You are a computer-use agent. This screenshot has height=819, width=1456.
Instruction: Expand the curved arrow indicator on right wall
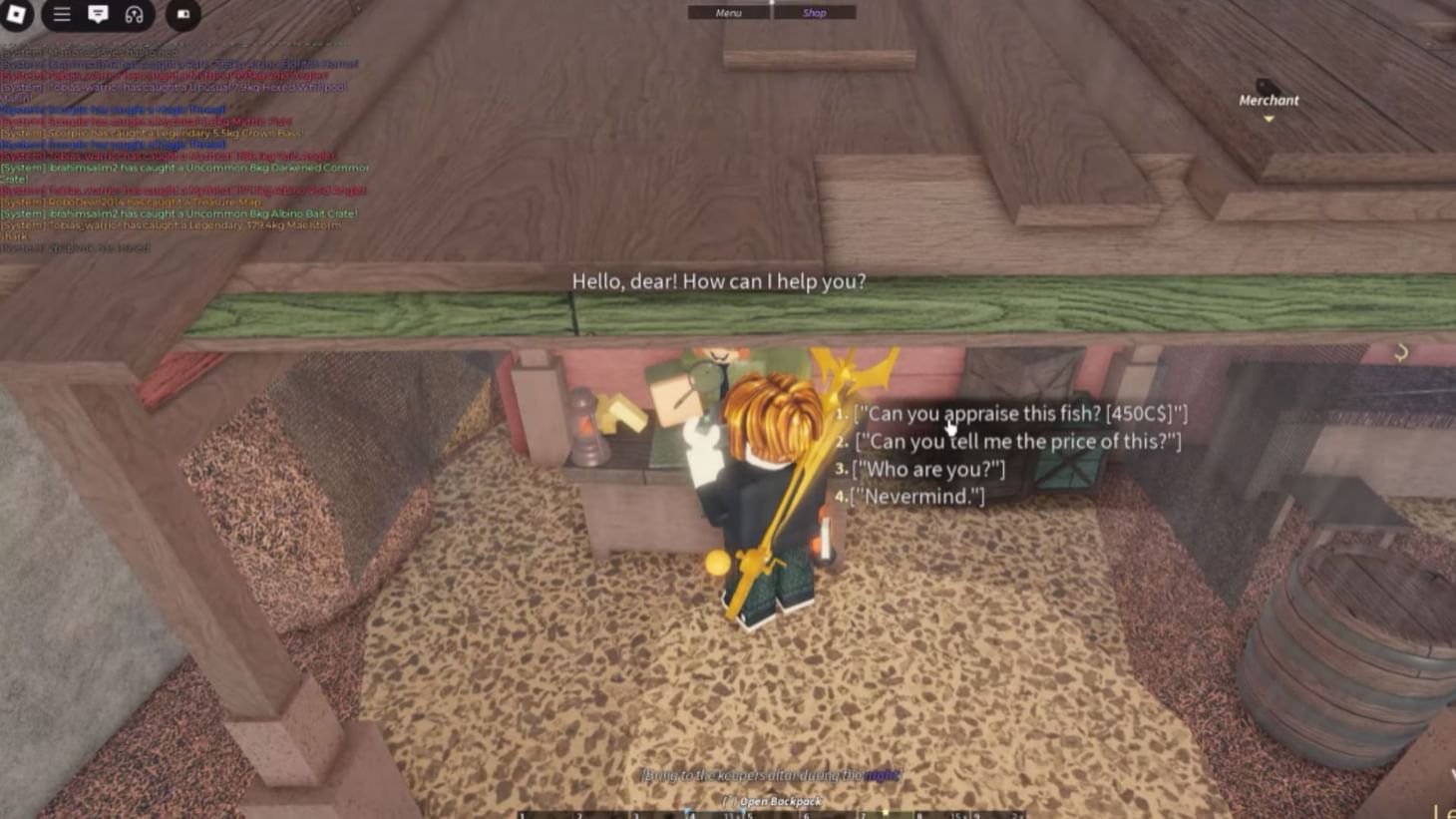click(1401, 351)
